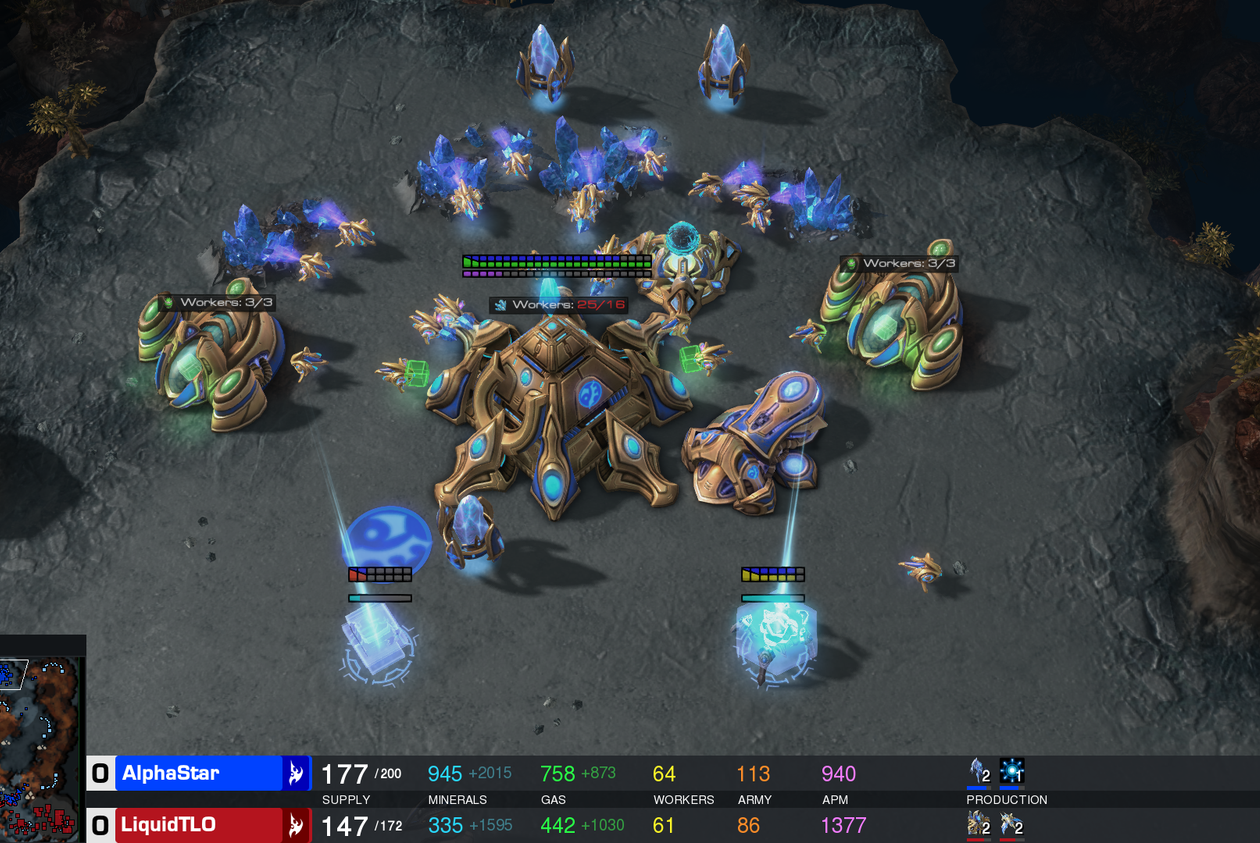Click AlphaStar's Protoss race emblem

tap(296, 773)
